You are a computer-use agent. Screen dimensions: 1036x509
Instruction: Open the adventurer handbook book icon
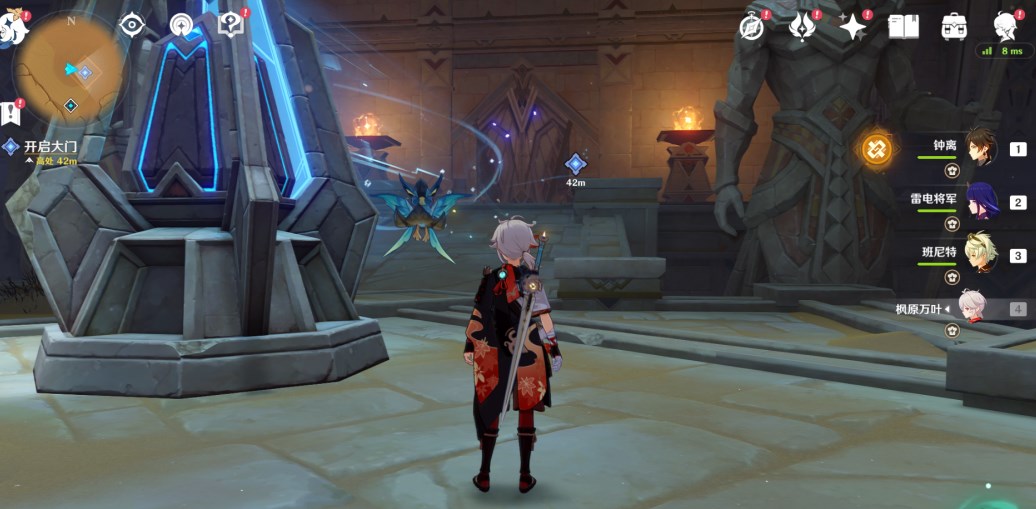pos(903,27)
